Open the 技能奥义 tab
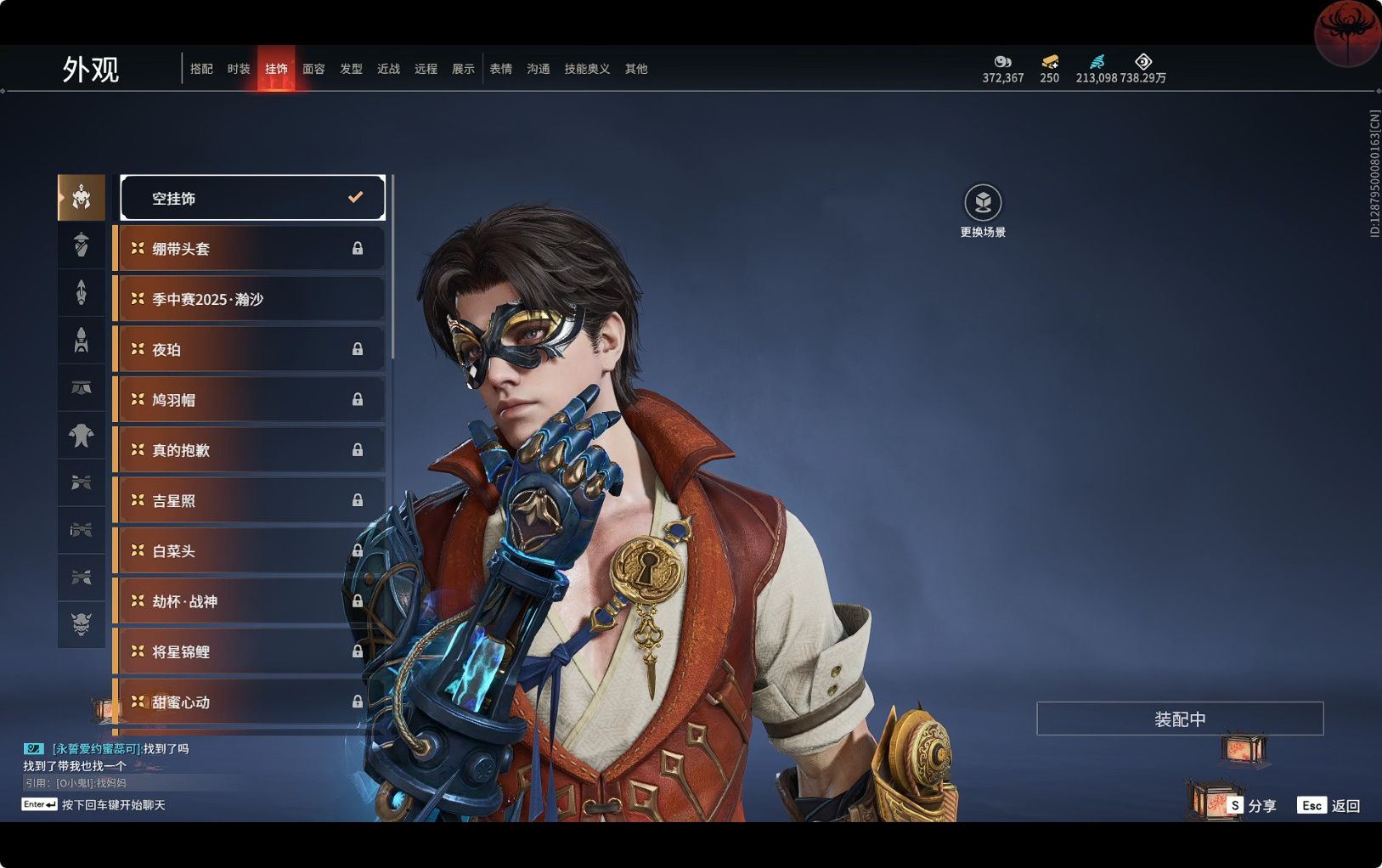This screenshot has height=868, width=1382. click(587, 69)
